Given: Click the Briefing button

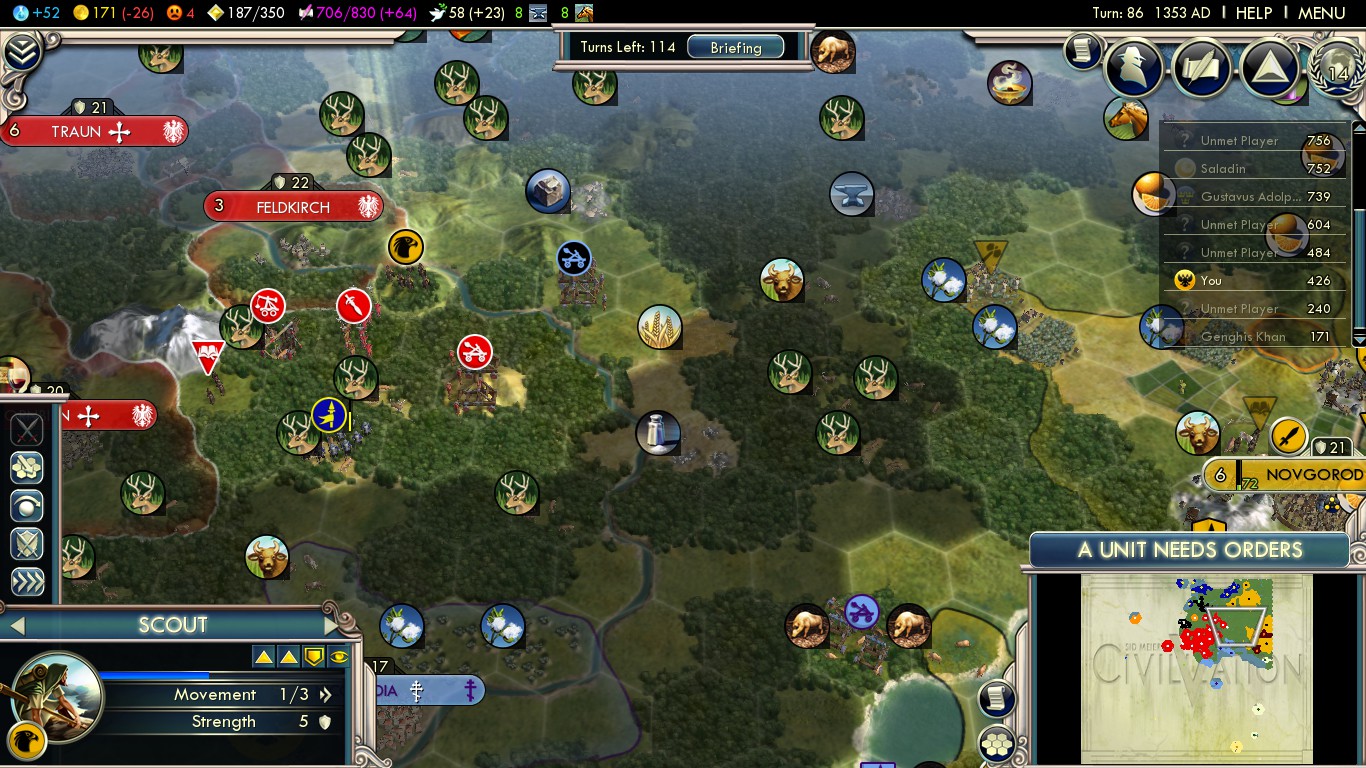Looking at the screenshot, I should tap(735, 47).
